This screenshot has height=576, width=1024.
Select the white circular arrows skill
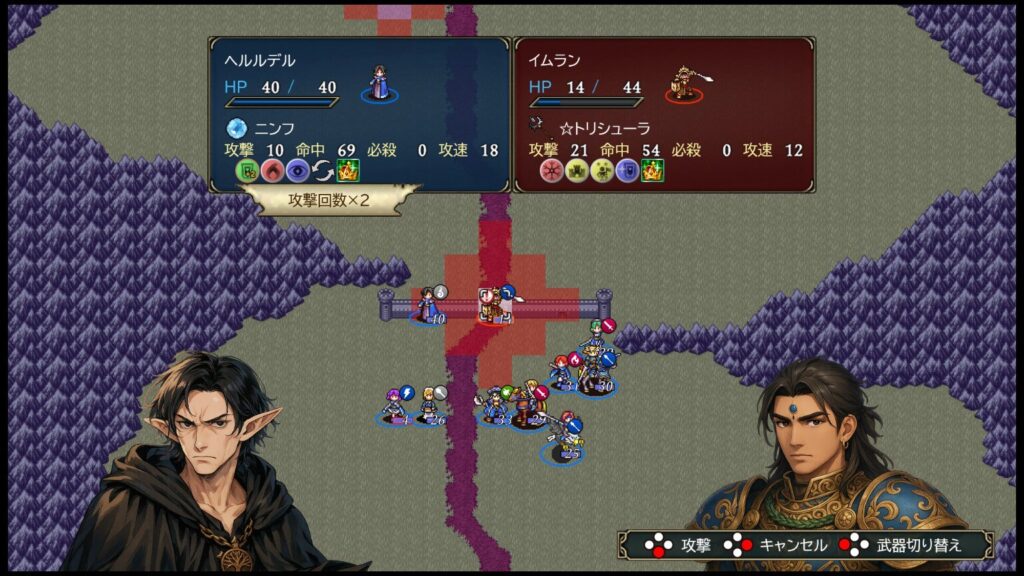[323, 171]
